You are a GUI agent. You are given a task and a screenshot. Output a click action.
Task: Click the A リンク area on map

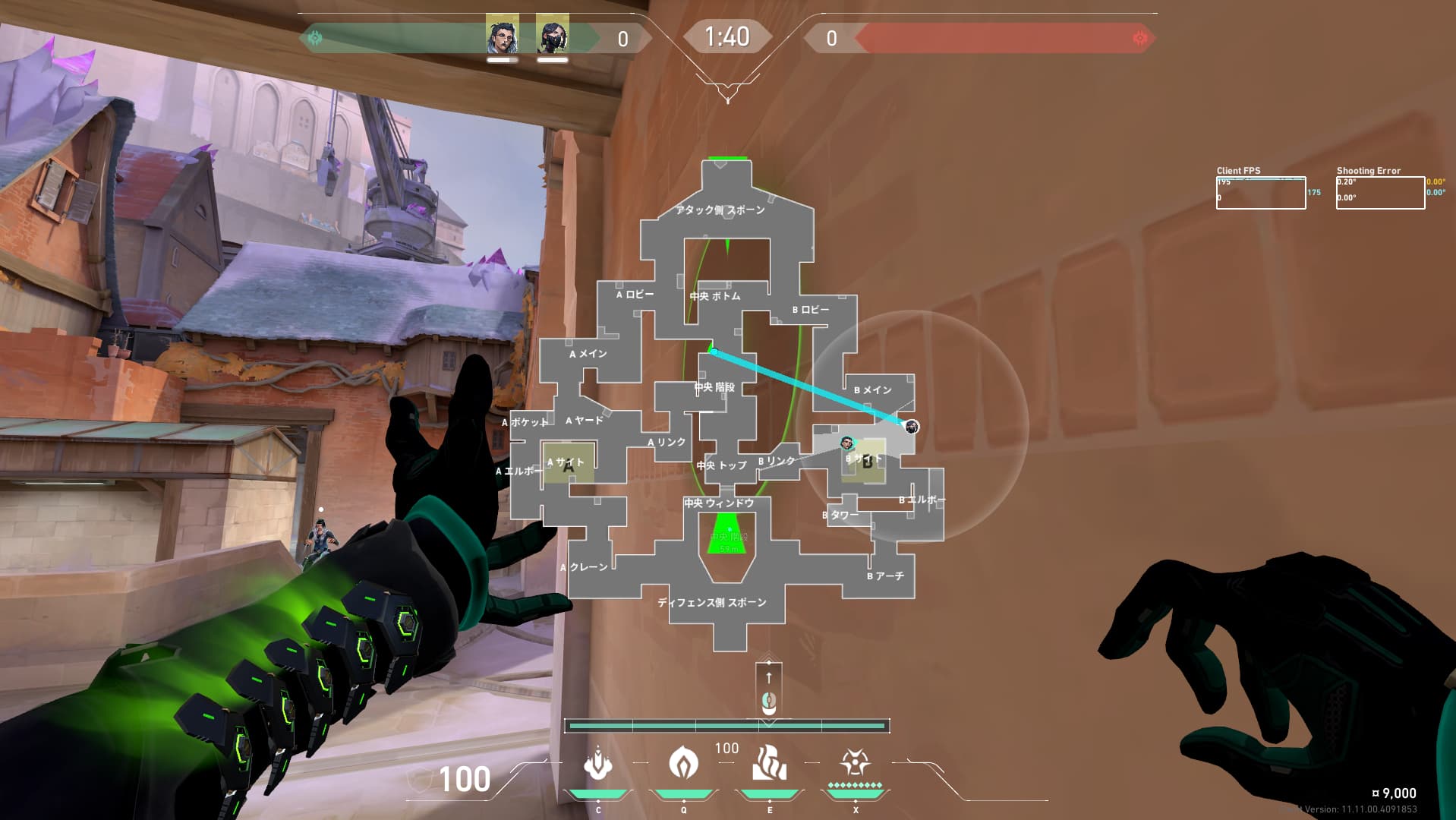[x=667, y=442]
